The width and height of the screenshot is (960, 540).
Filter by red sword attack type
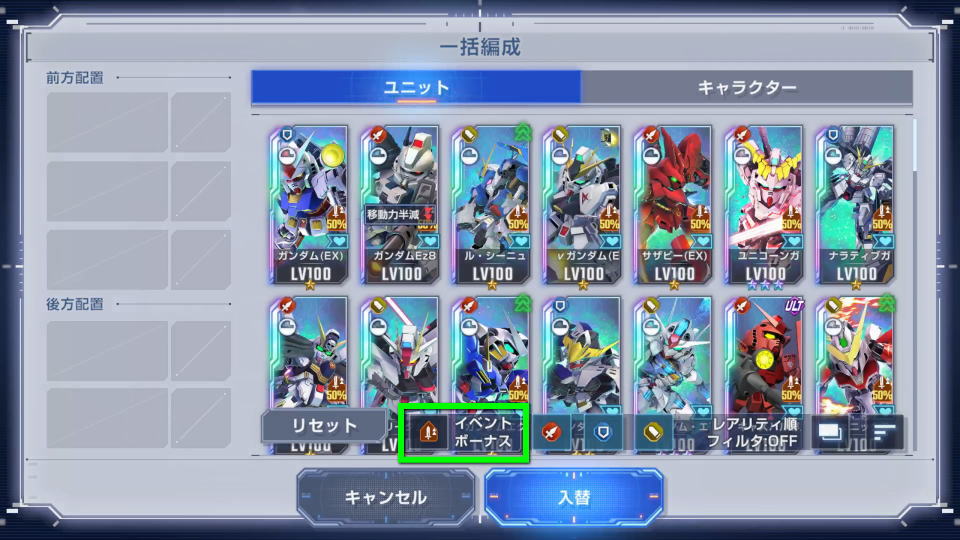coord(549,432)
